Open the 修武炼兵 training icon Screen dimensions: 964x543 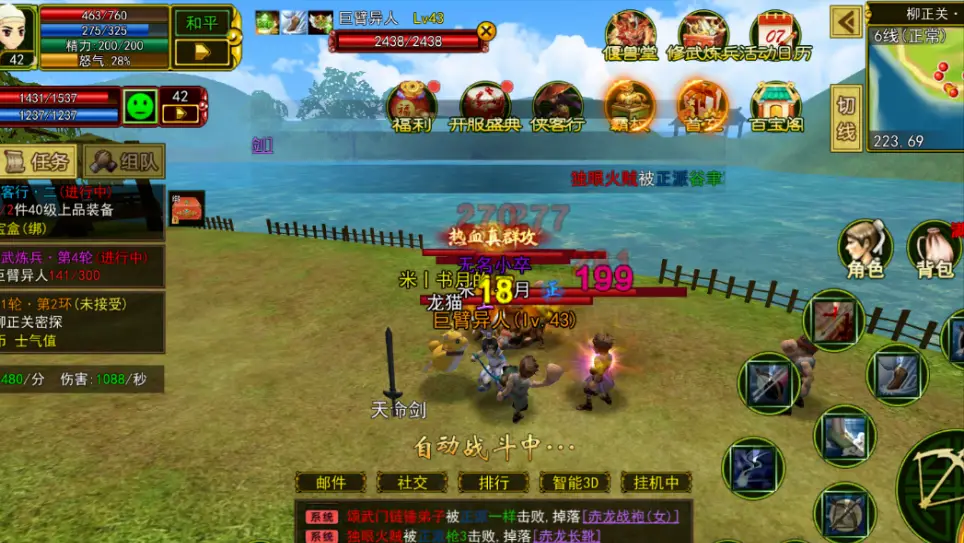[703, 35]
